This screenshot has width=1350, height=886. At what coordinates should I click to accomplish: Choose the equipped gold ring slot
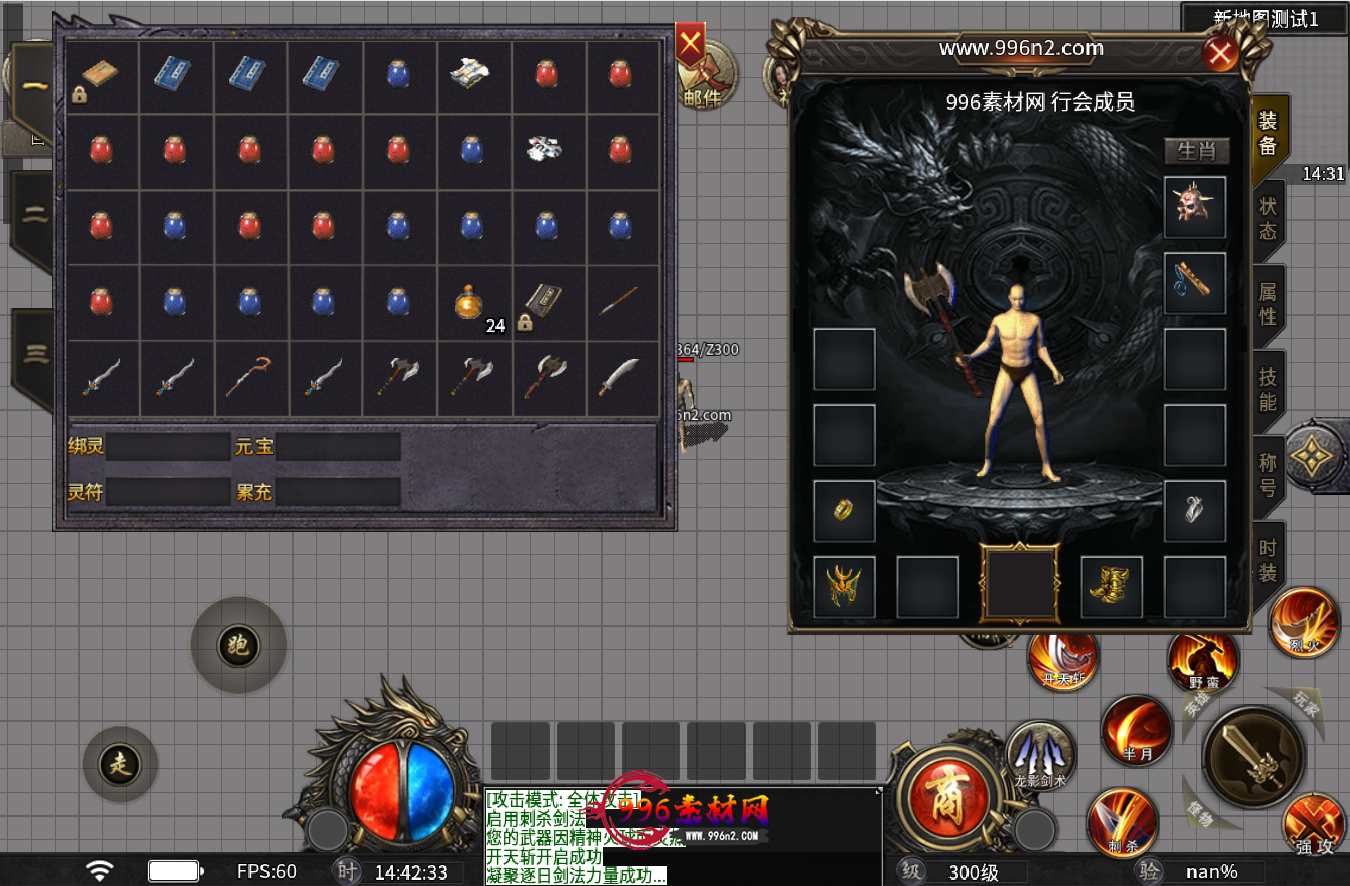coord(844,511)
